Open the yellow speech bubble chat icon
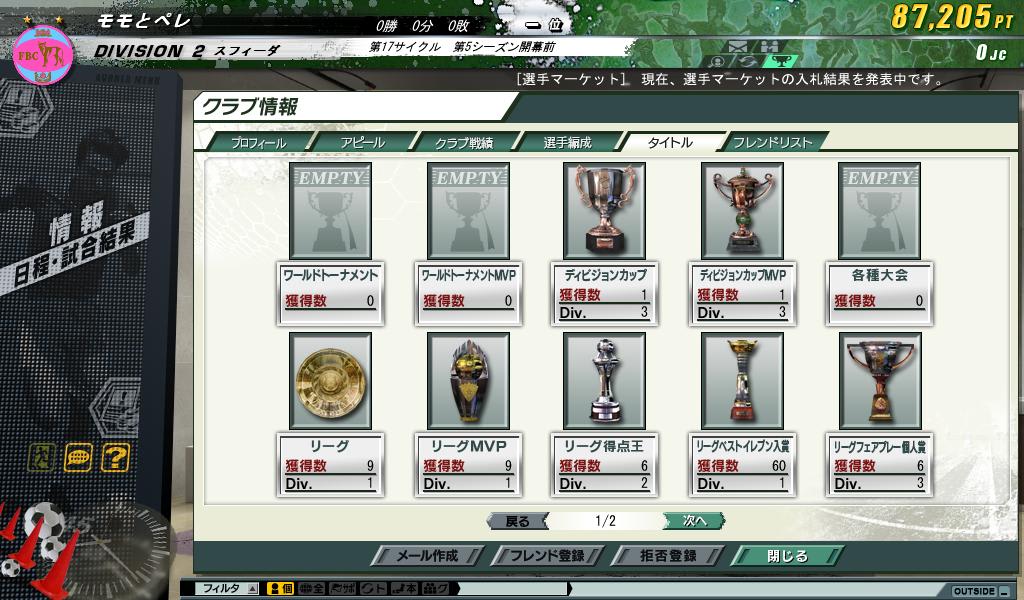The width and height of the screenshot is (1024, 600). pos(79,458)
